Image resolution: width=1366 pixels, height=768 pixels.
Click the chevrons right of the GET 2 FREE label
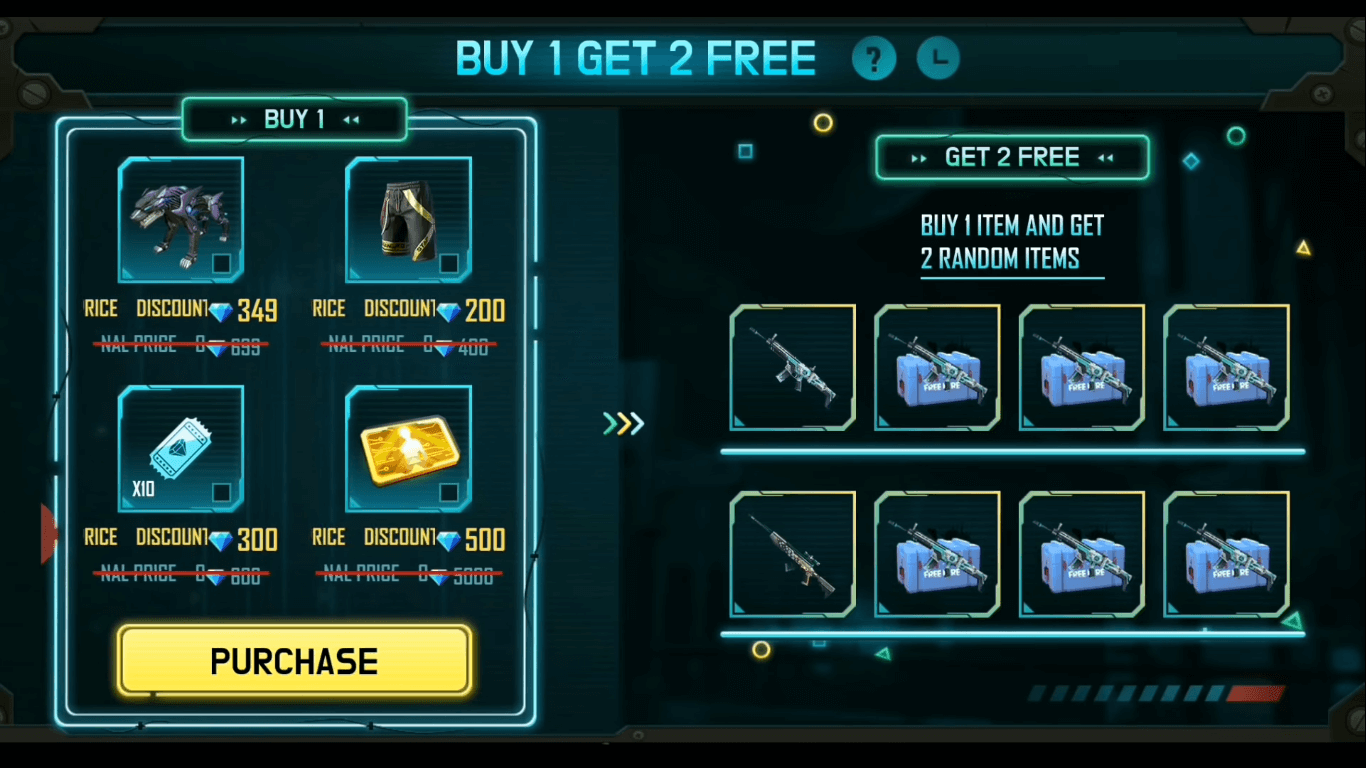(x=1106, y=157)
